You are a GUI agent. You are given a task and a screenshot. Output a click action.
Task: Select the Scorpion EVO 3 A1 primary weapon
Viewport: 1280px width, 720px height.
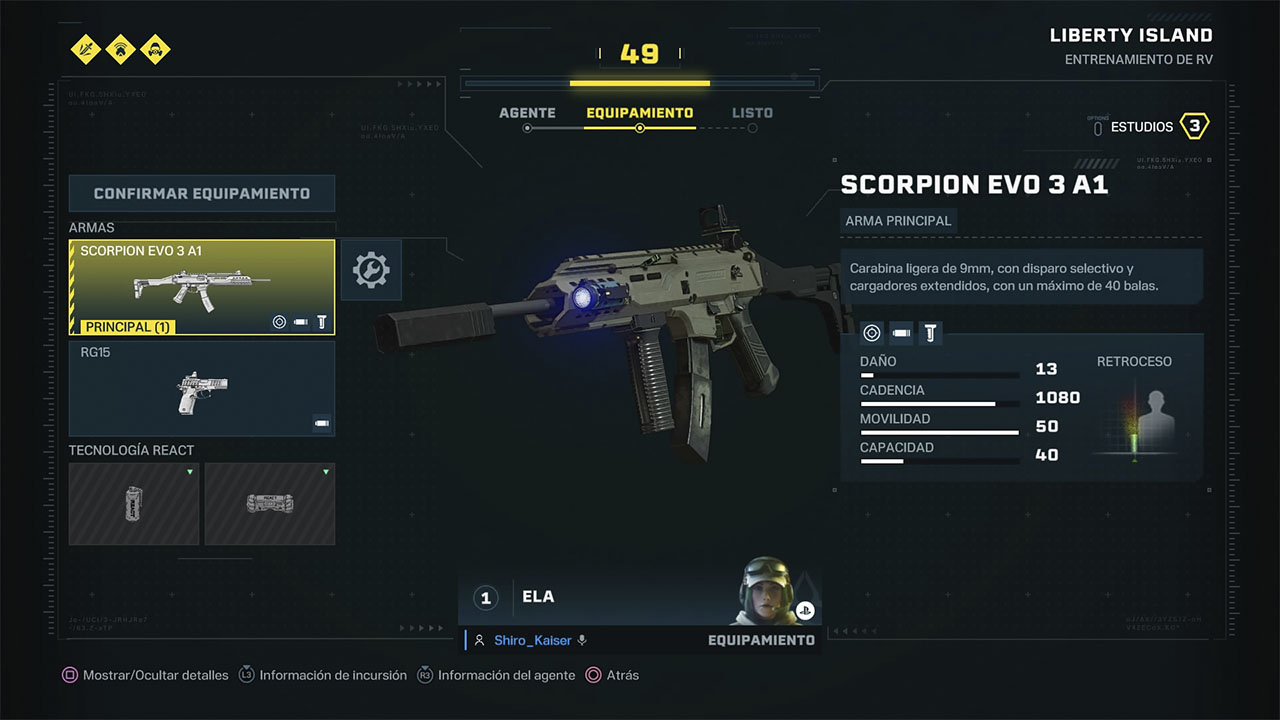pos(201,287)
